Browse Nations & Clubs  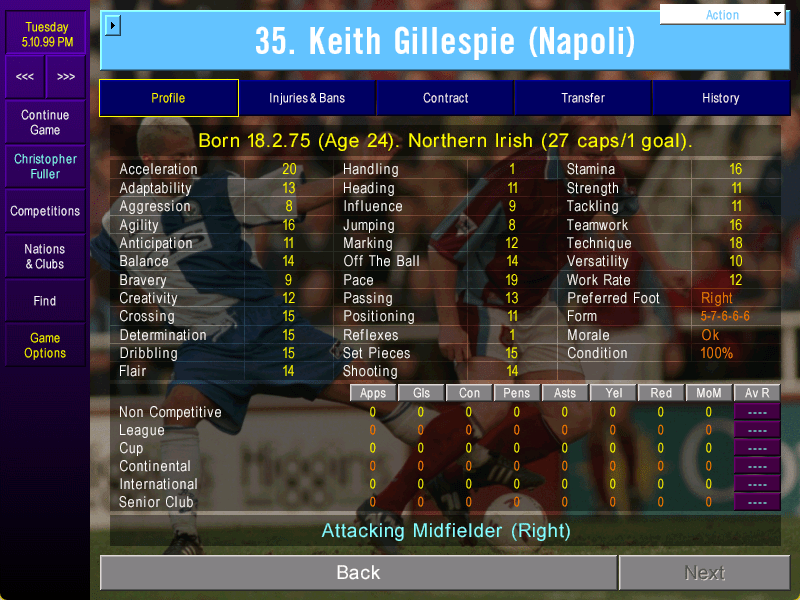[45, 256]
